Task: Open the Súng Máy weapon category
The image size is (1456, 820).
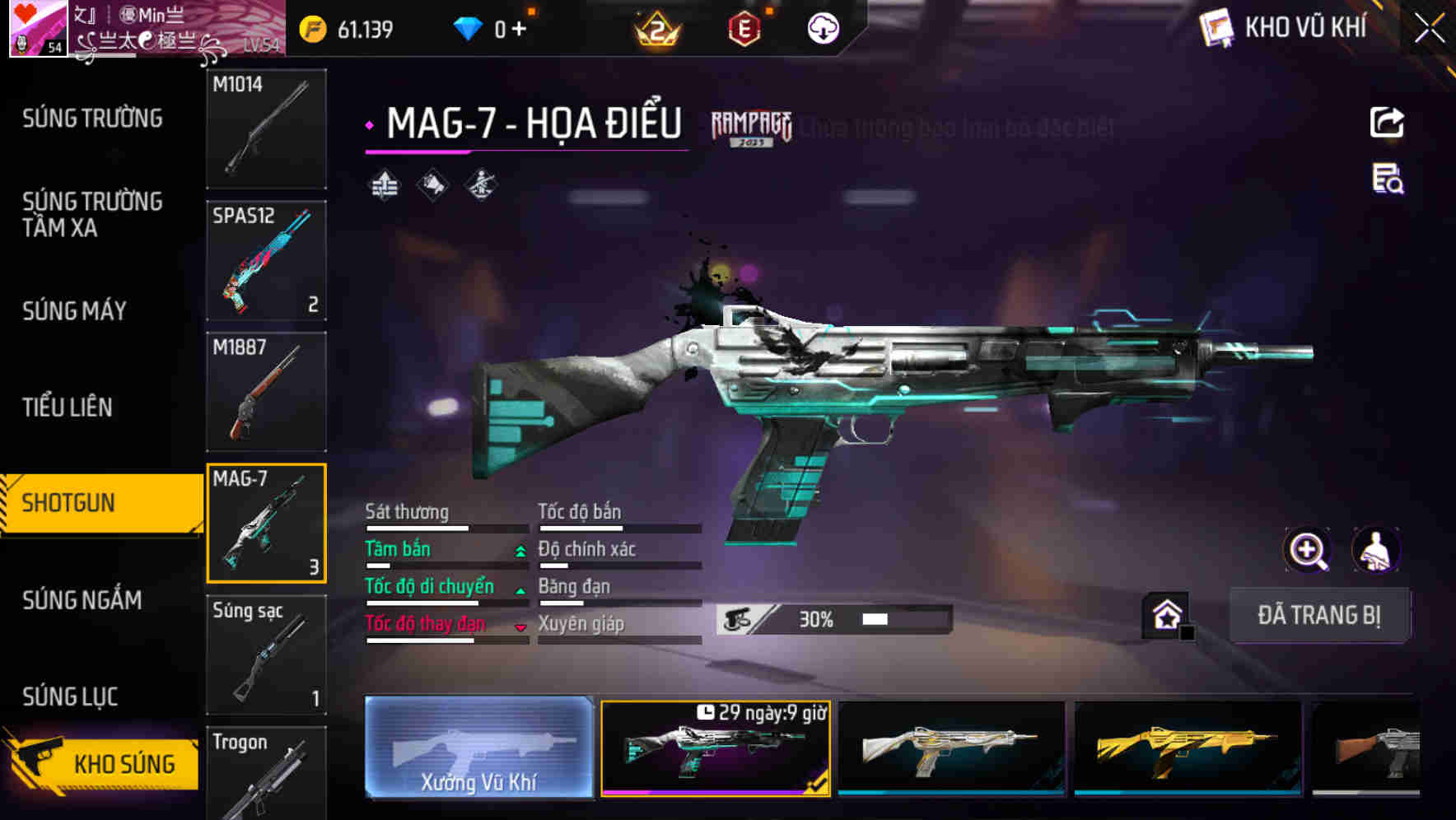Action: point(75,311)
